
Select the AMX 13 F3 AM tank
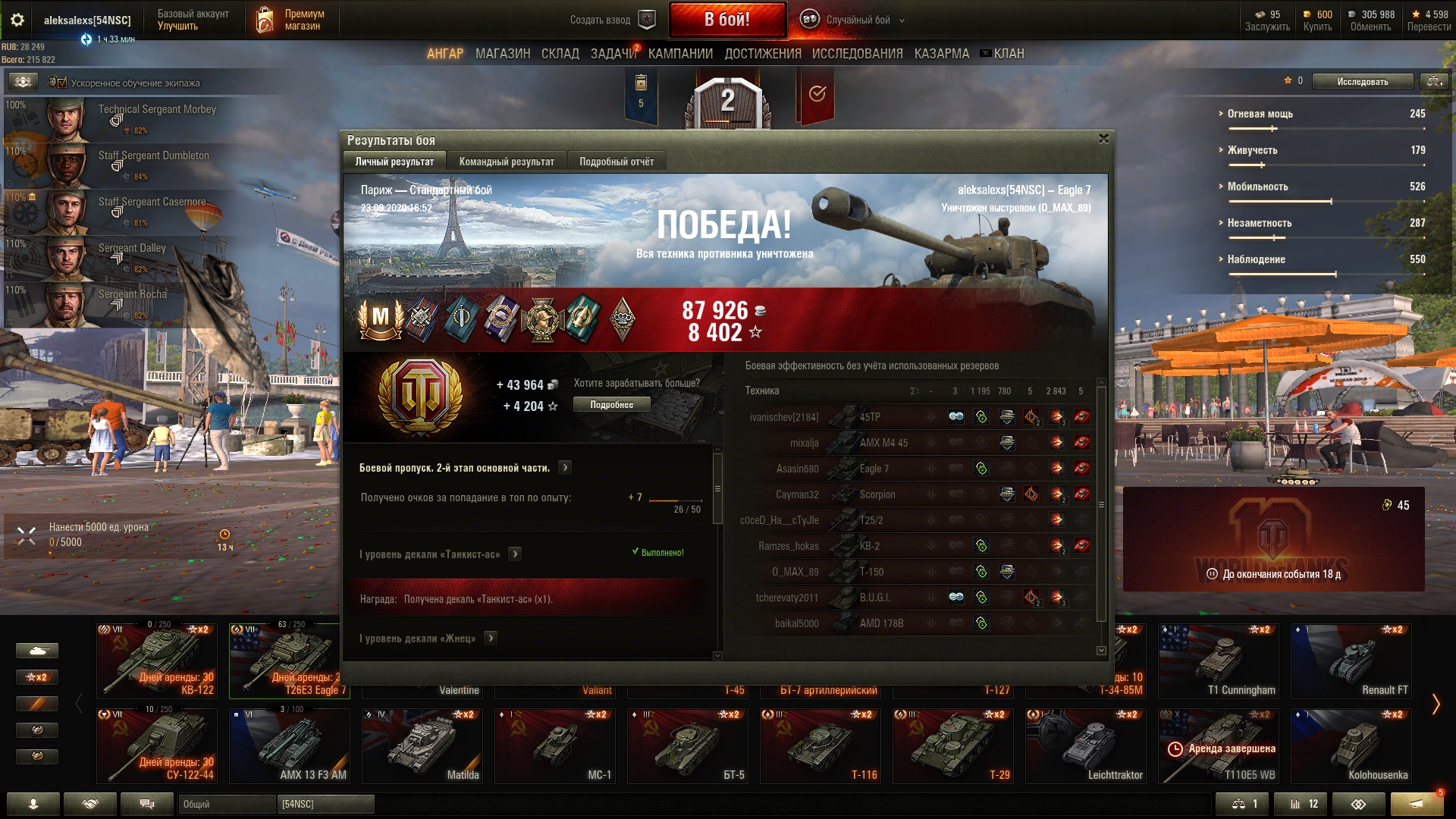[290, 745]
